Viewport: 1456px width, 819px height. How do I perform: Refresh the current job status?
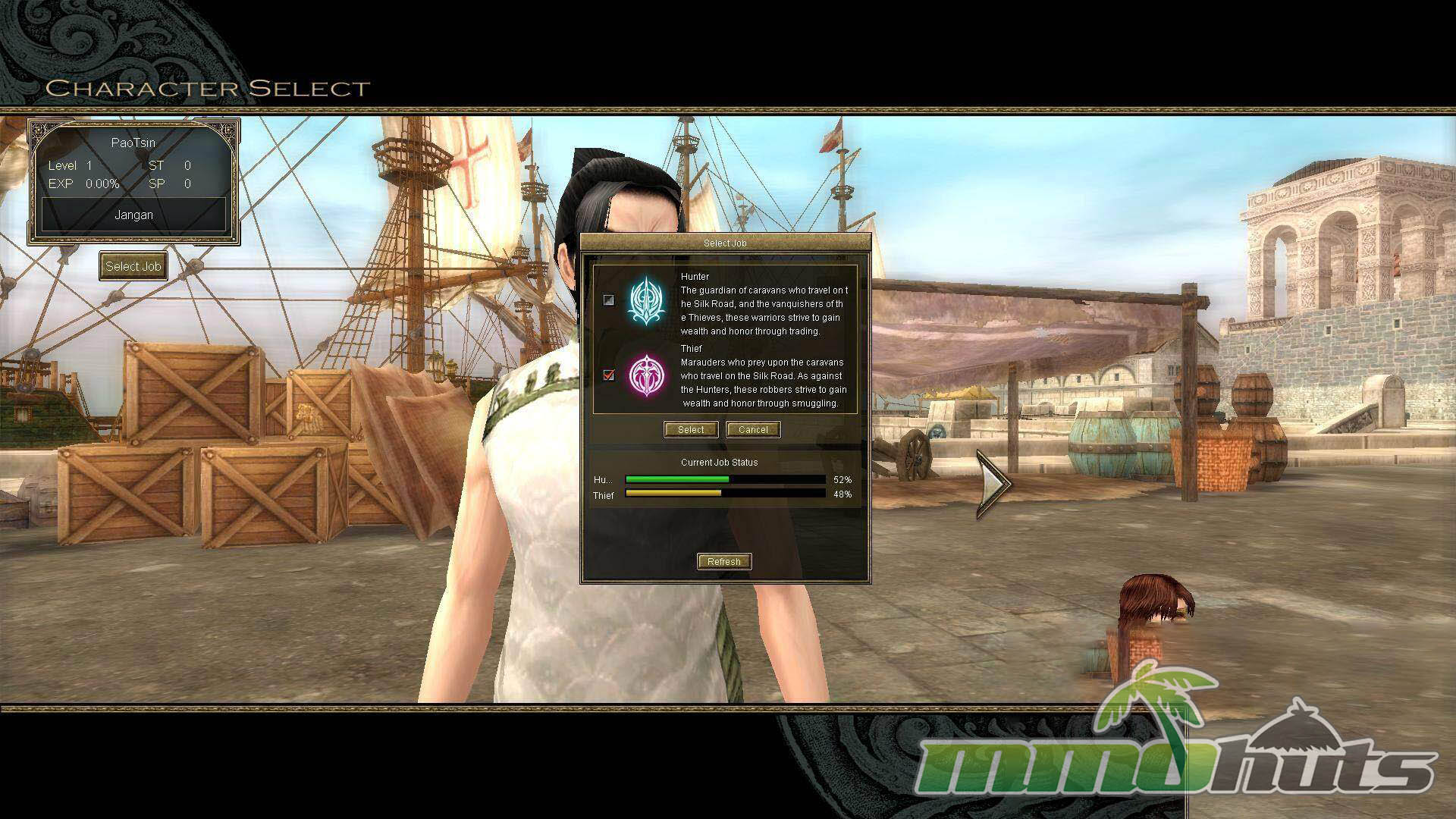724,561
